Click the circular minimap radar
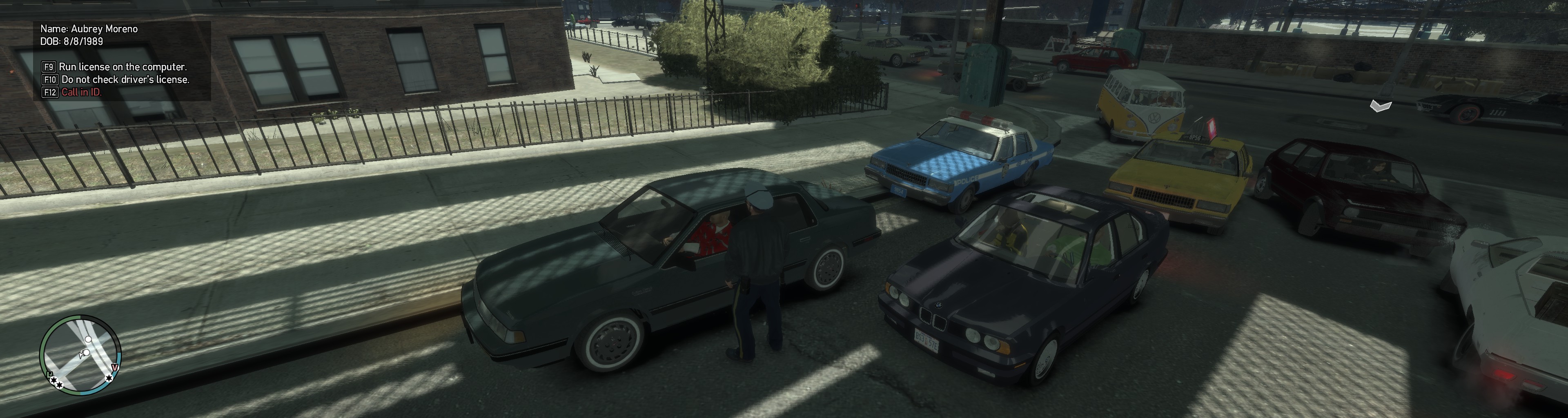The height and width of the screenshot is (418, 1568). [x=80, y=355]
